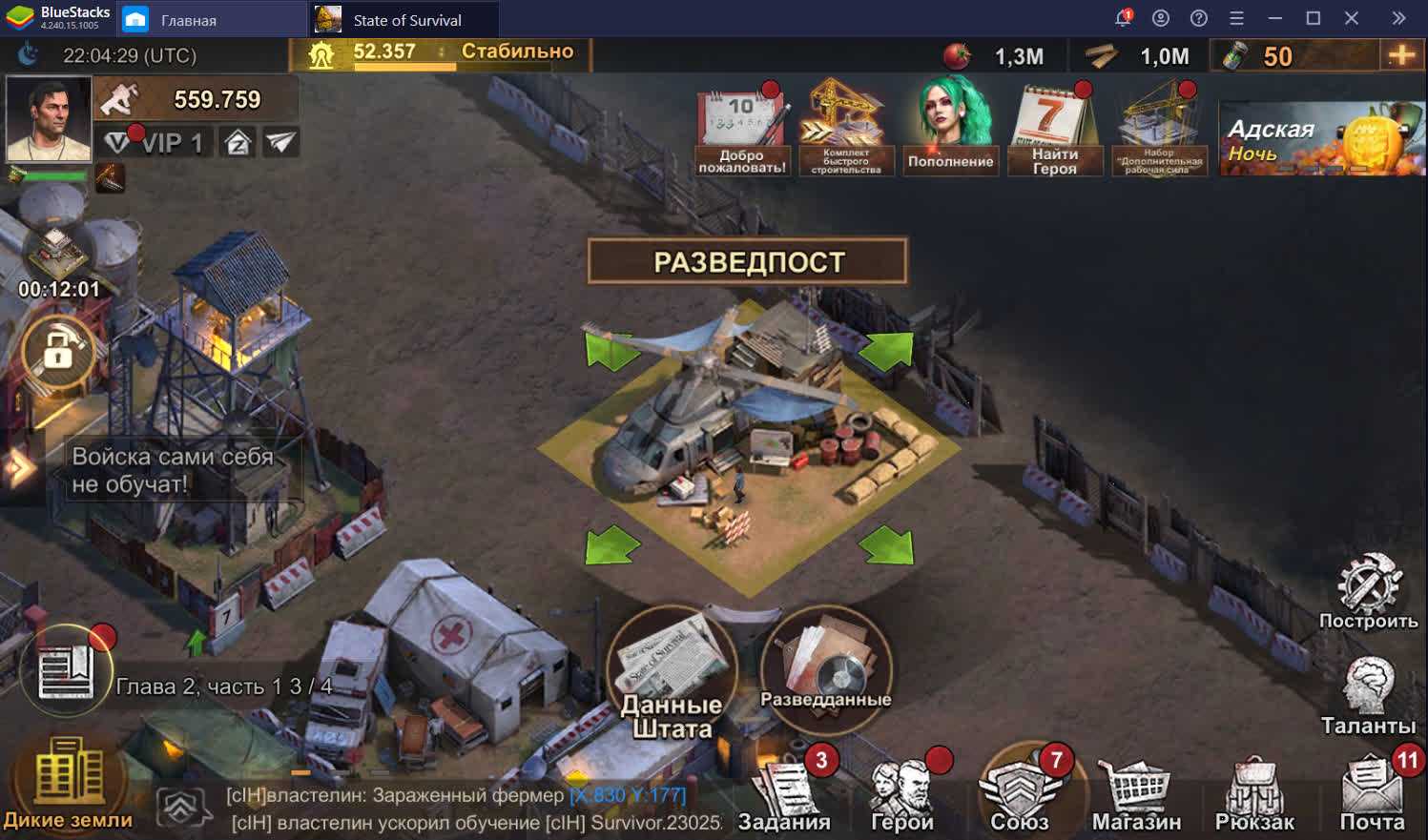Open the Таланты talents screen
The height and width of the screenshot is (840, 1428).
point(1368,696)
